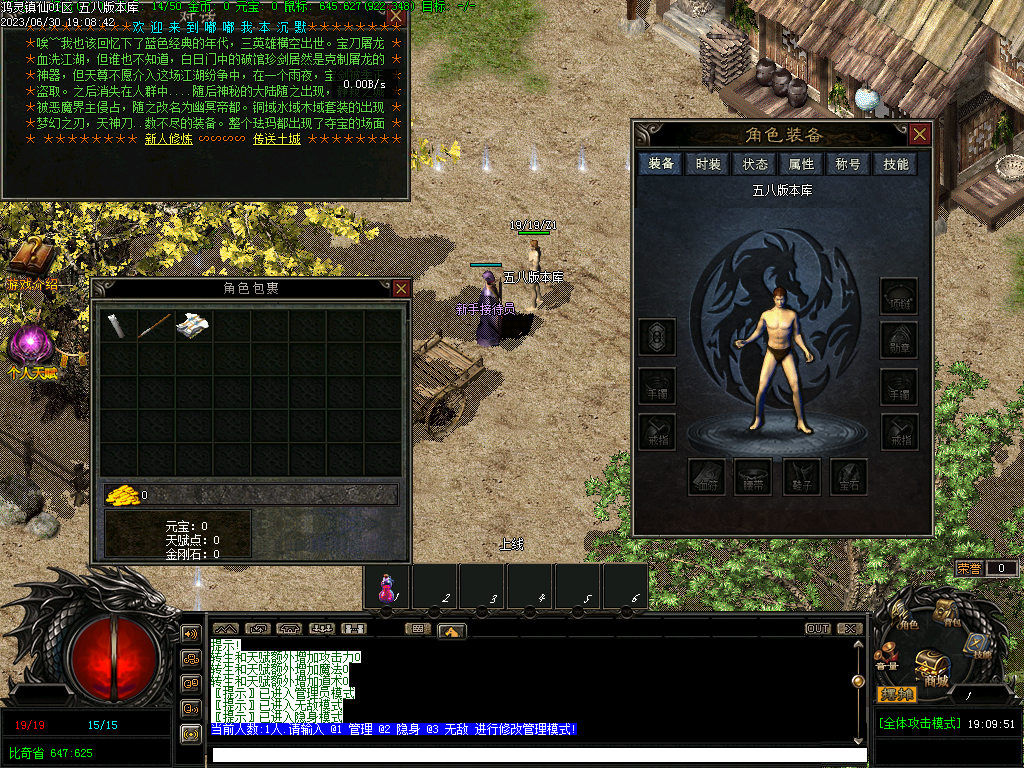Open the 个人天赋 talent orb
The image size is (1024, 768).
(30, 345)
